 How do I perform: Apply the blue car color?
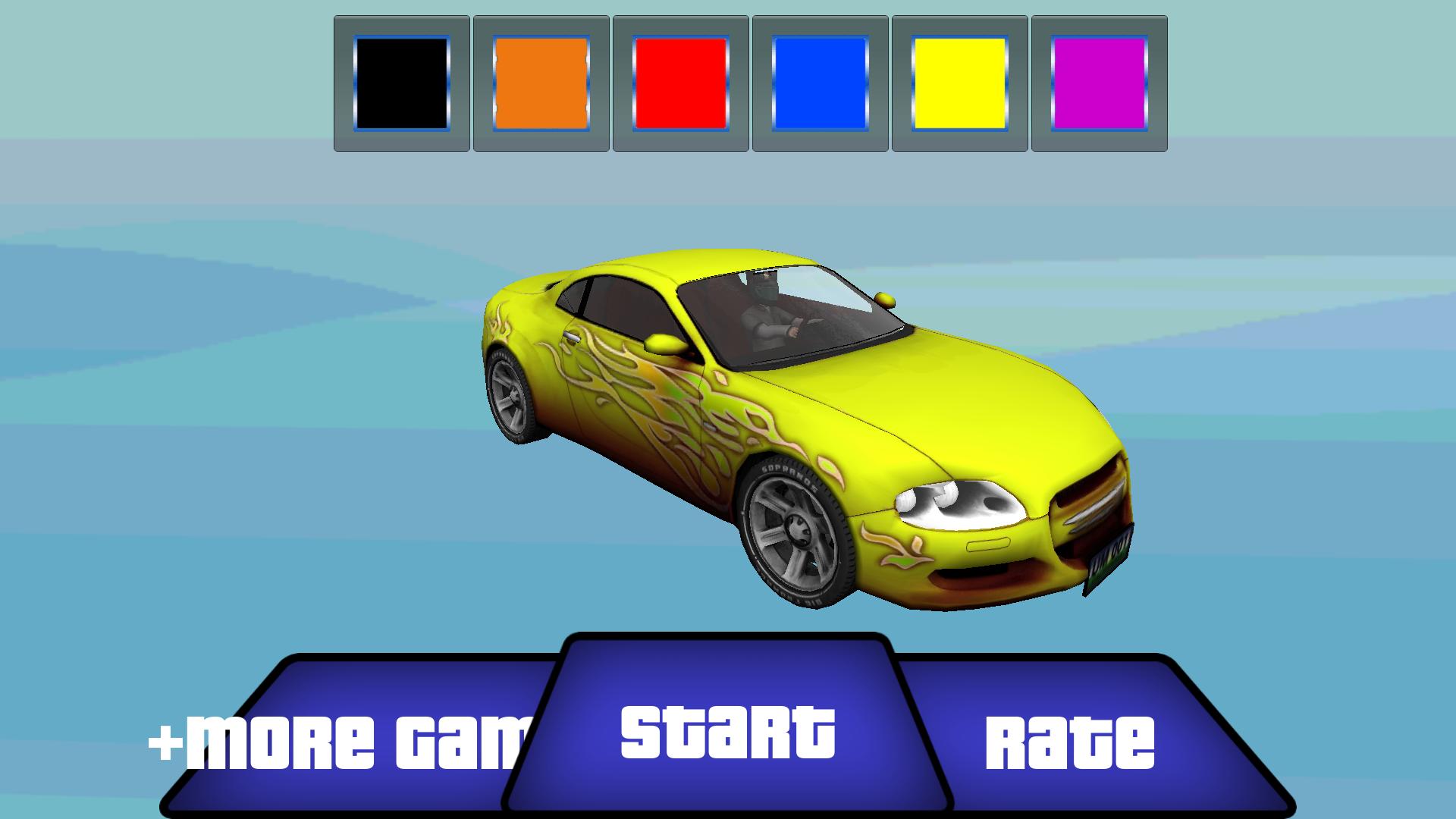pyautogui.click(x=820, y=83)
